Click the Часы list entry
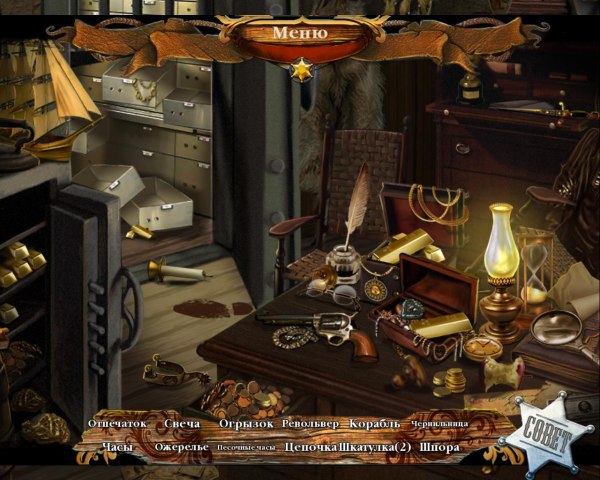This screenshot has width=600, height=480. [117, 447]
